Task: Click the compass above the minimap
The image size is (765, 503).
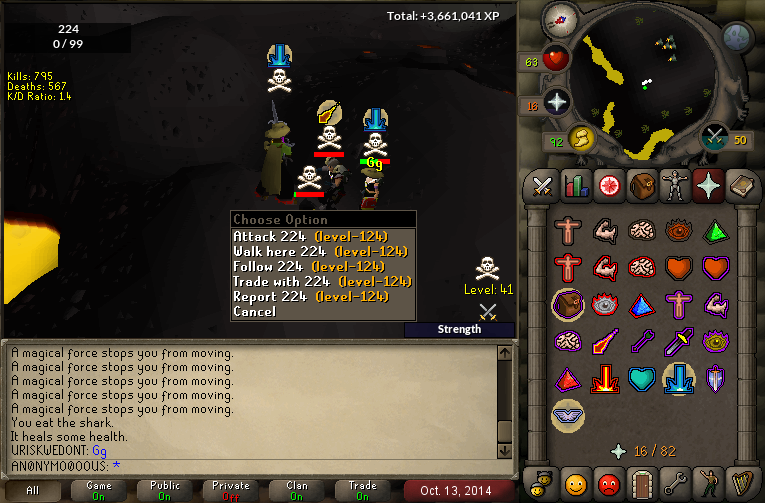Action: tap(559, 18)
